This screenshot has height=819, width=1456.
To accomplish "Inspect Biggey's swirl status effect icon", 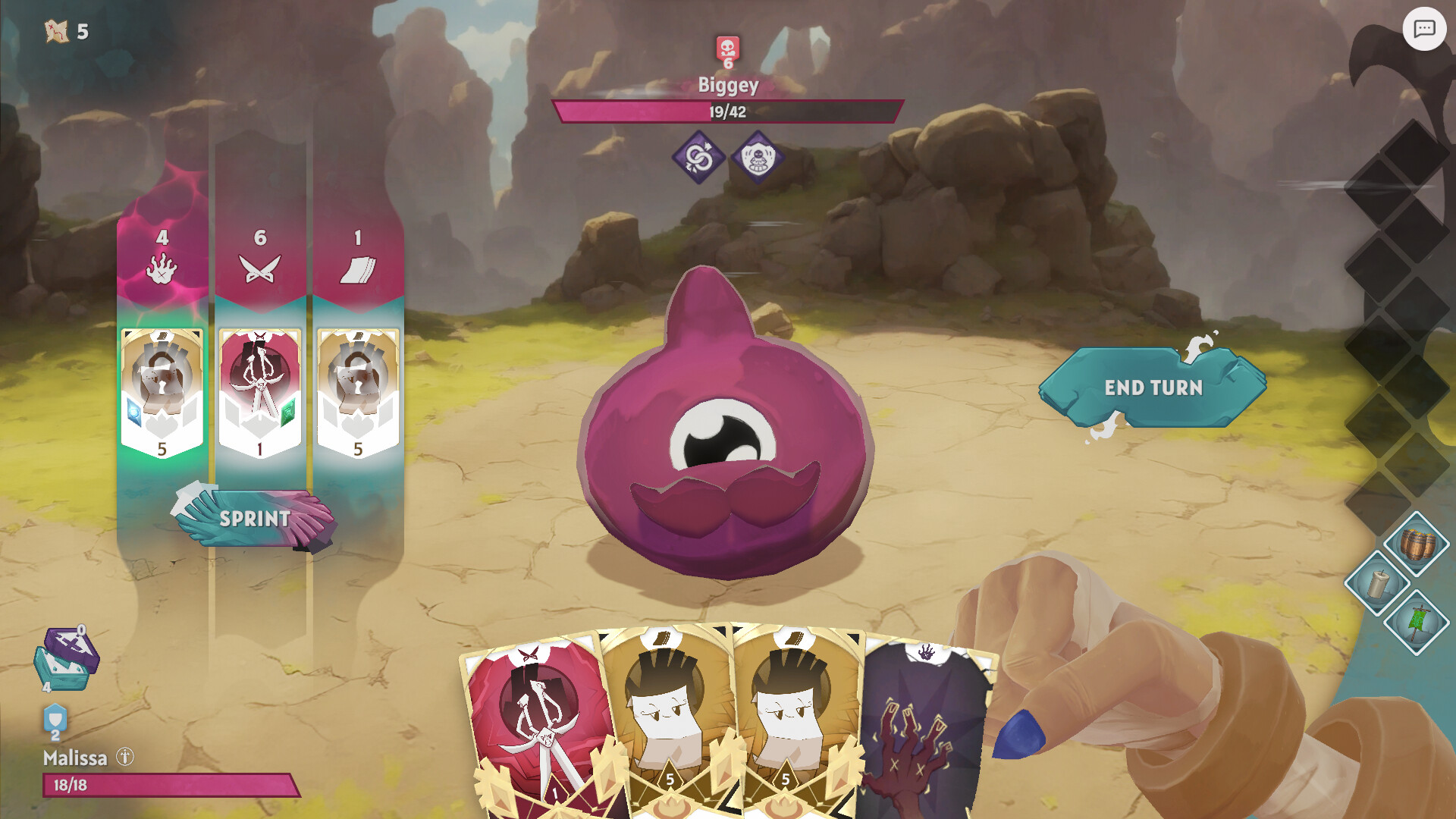I will (x=698, y=158).
